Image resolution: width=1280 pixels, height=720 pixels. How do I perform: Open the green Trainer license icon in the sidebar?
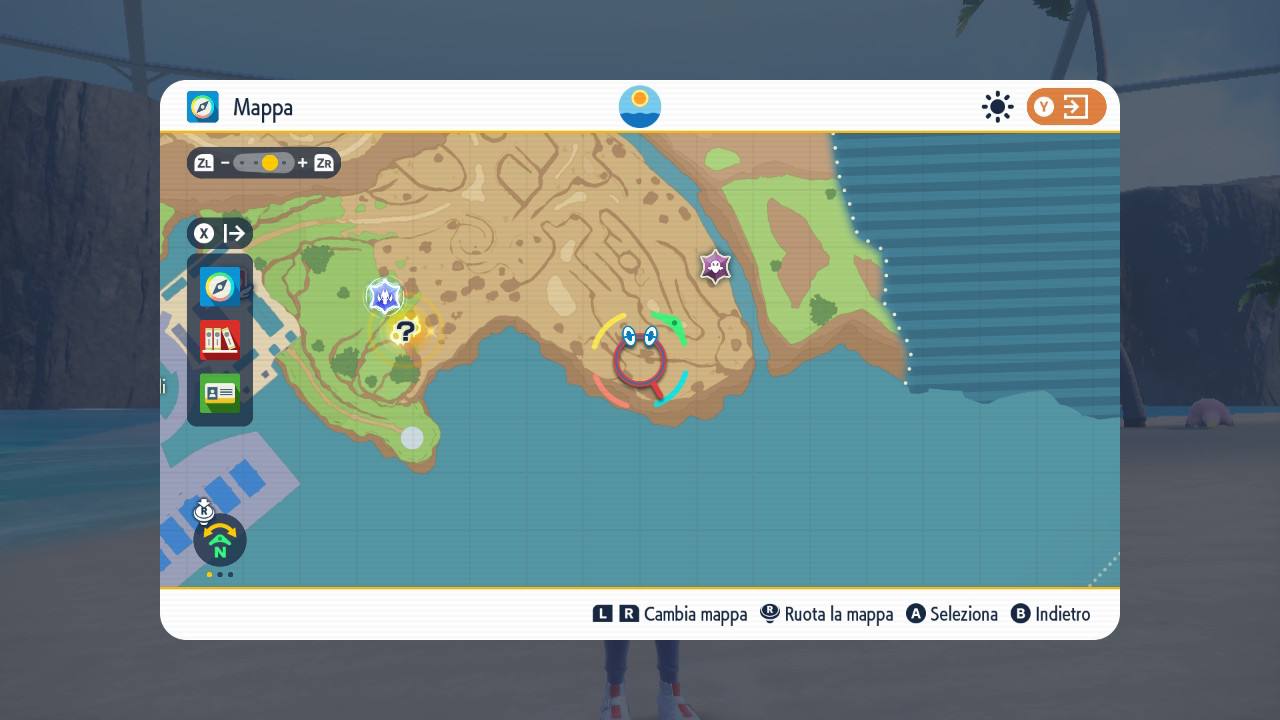219,393
